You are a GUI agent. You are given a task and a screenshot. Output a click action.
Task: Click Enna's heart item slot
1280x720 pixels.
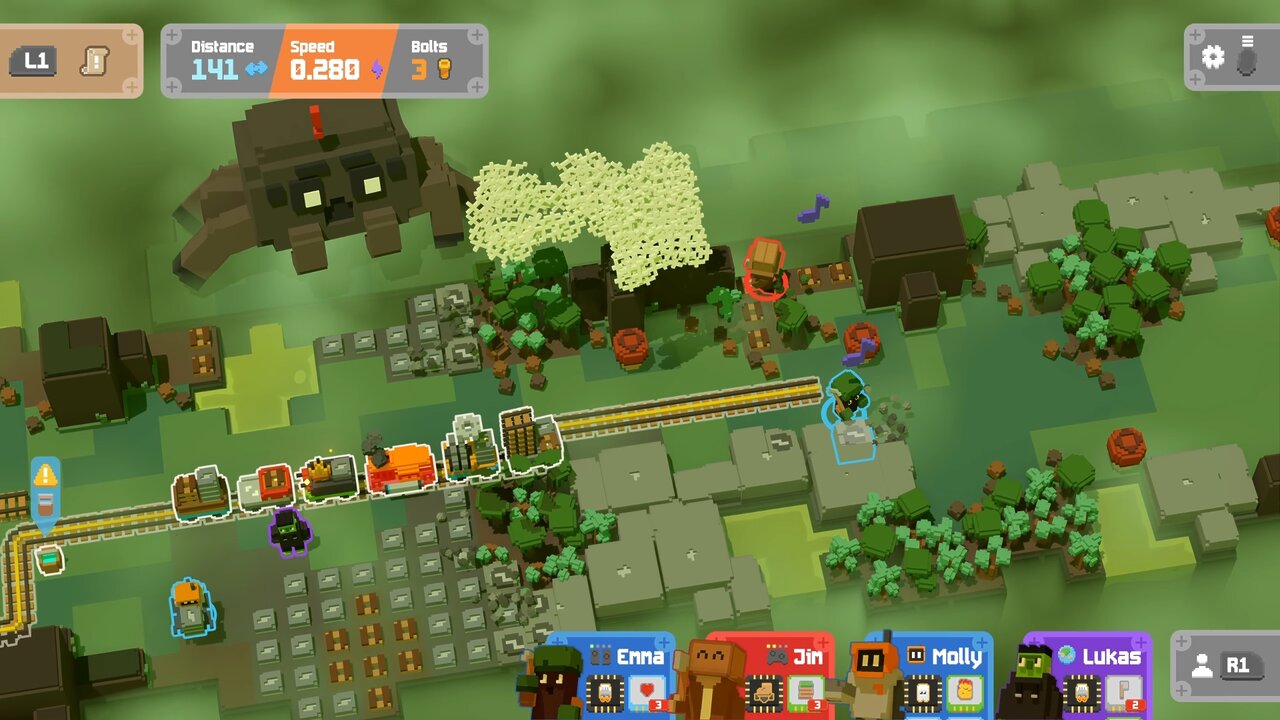[650, 692]
